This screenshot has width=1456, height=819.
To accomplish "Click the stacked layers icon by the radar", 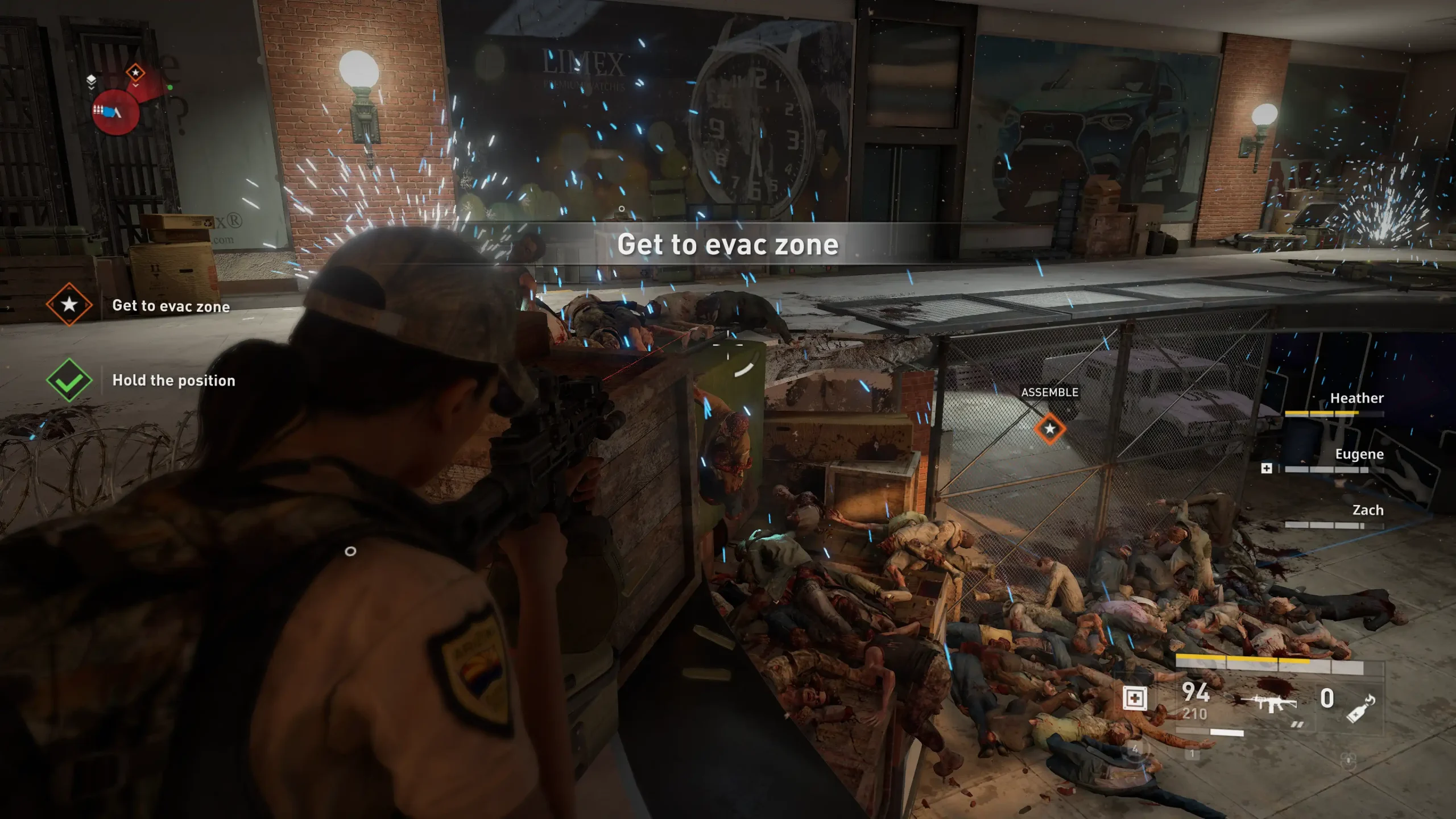I will [x=91, y=80].
